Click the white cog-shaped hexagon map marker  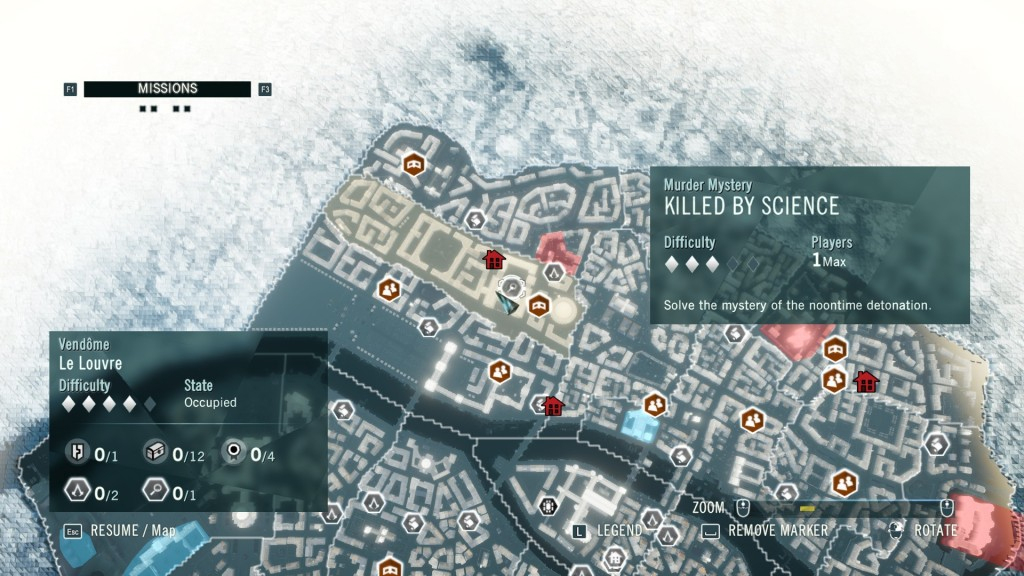point(547,506)
